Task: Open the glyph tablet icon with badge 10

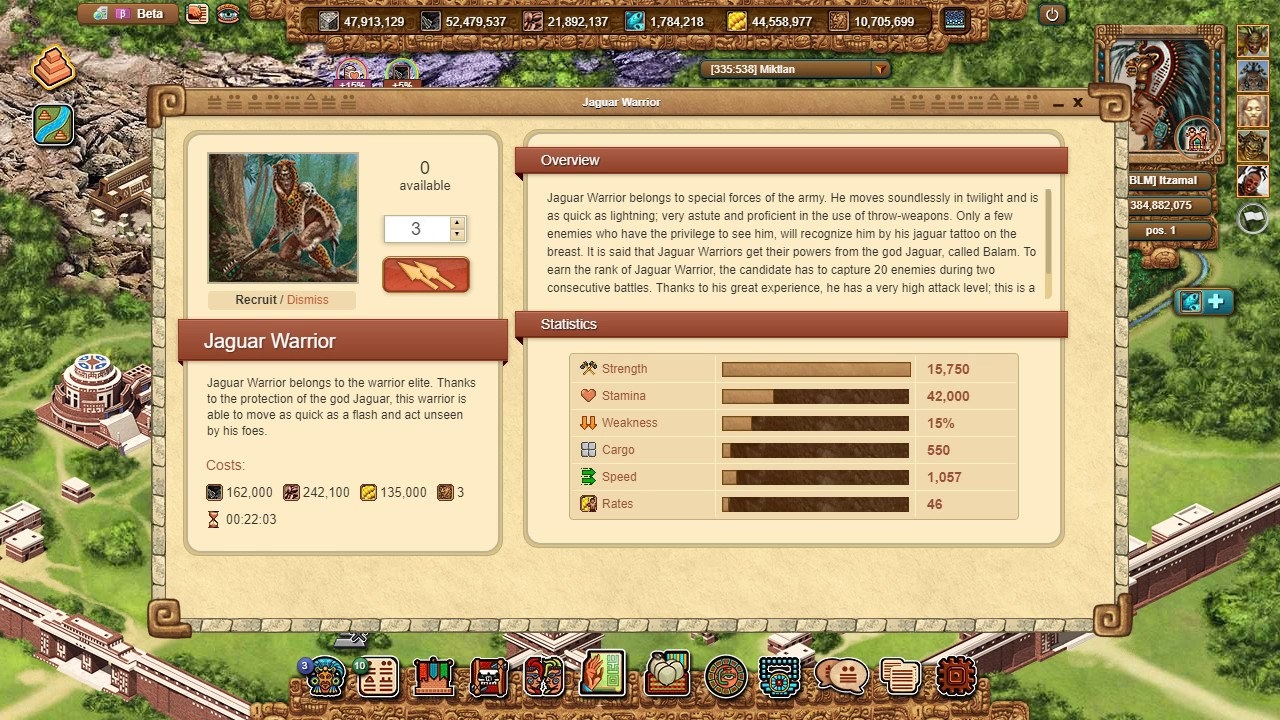Action: [378, 677]
